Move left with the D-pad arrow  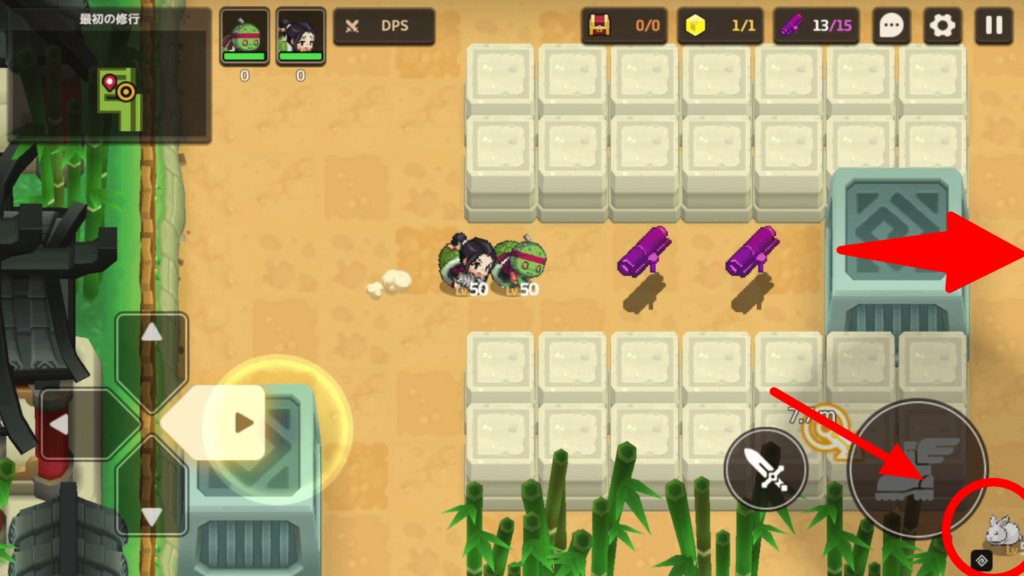click(61, 425)
